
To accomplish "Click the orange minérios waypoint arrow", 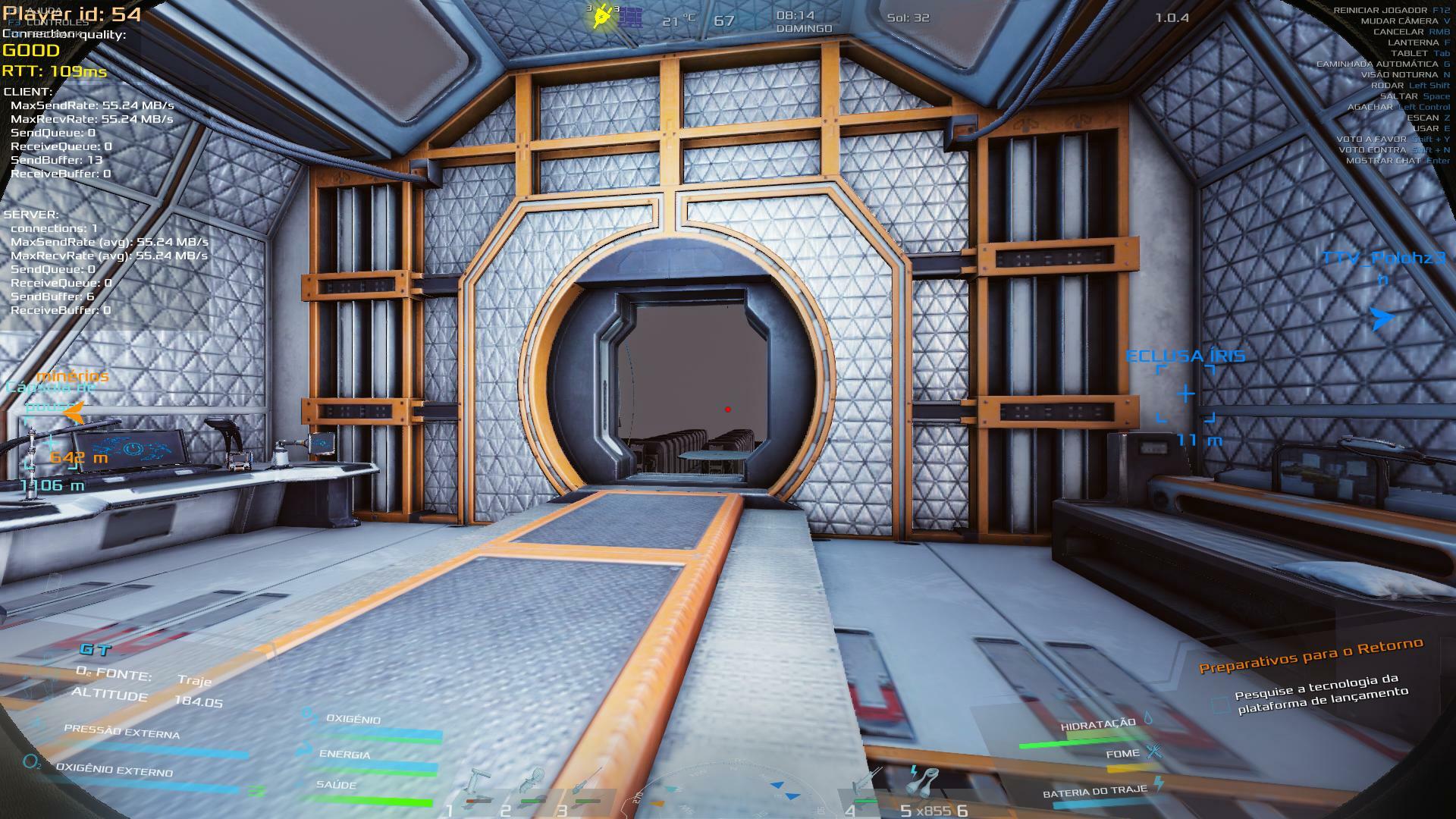I will (x=74, y=413).
